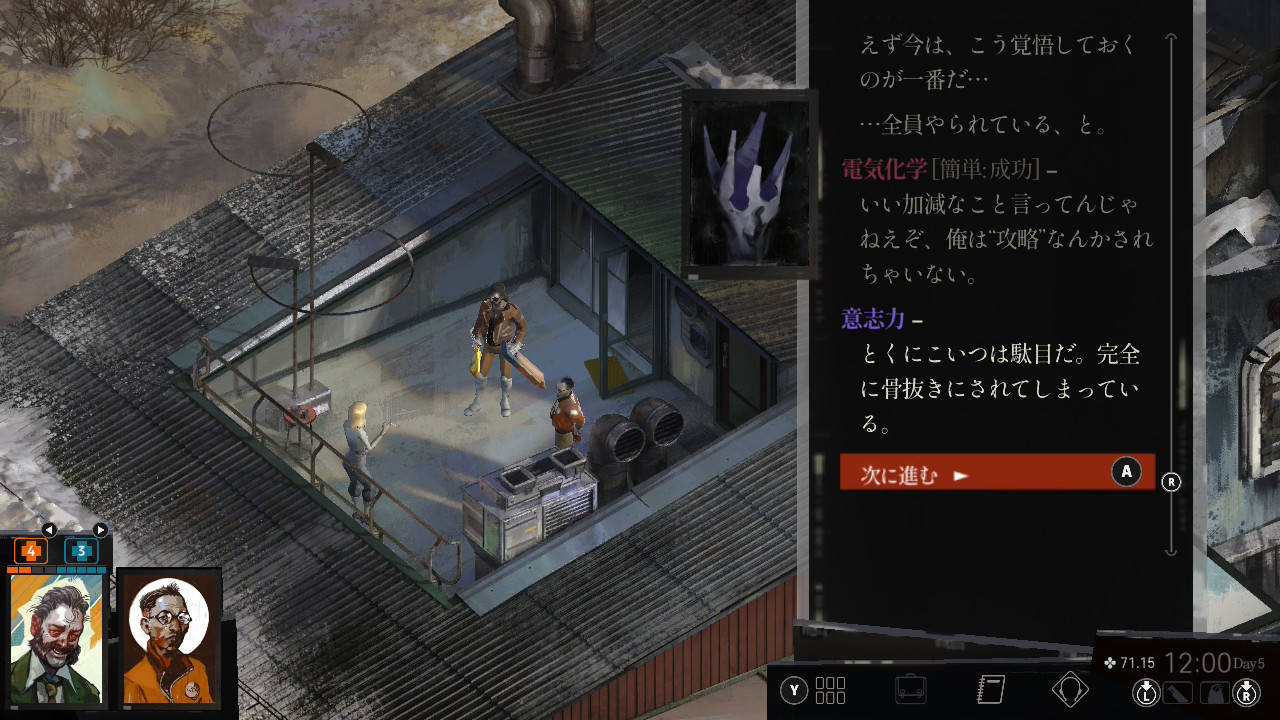Image resolution: width=1280 pixels, height=720 pixels.
Task: Open the six-square grid menu
Action: click(830, 690)
